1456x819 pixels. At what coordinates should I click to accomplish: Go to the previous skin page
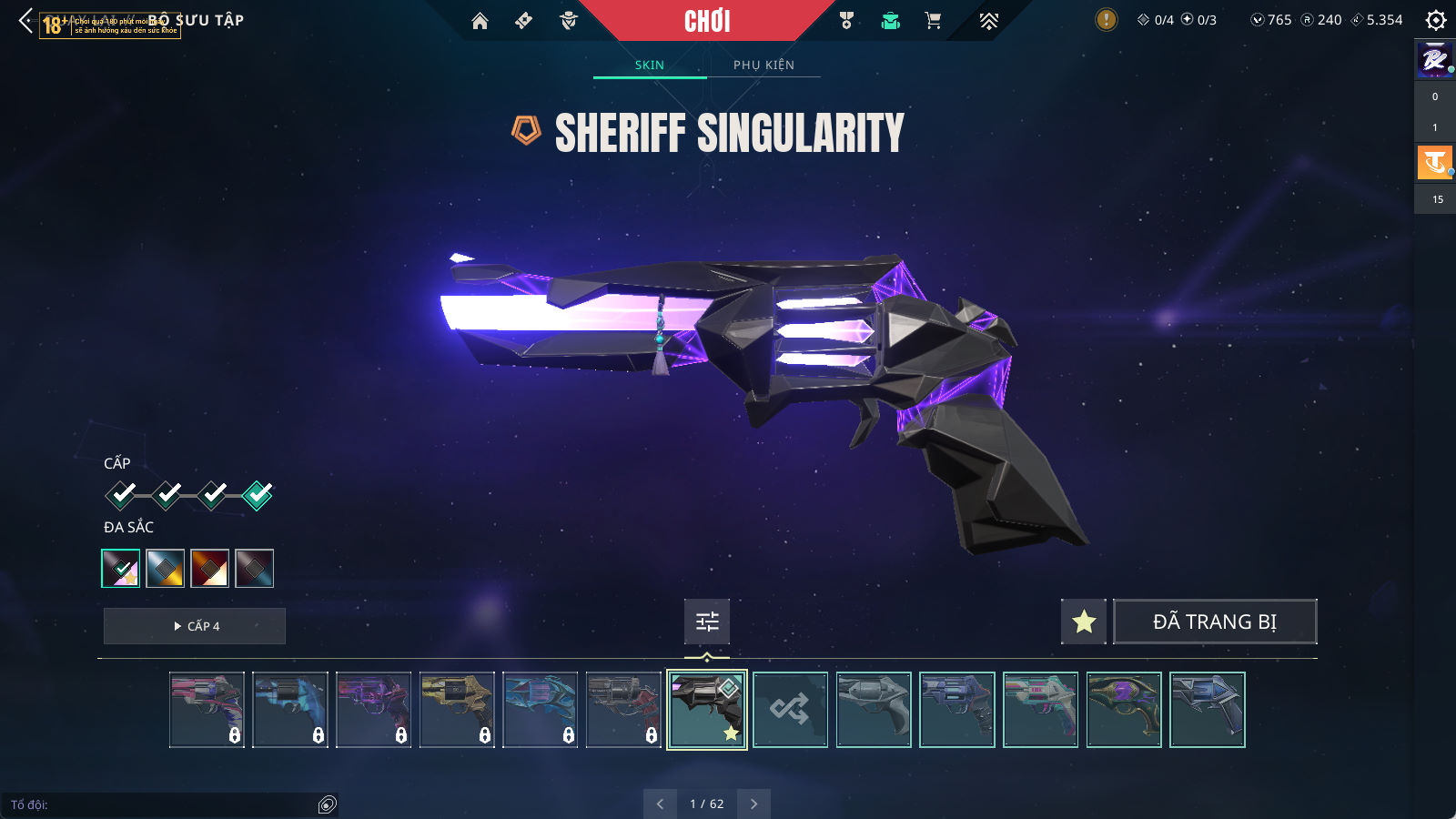660,804
